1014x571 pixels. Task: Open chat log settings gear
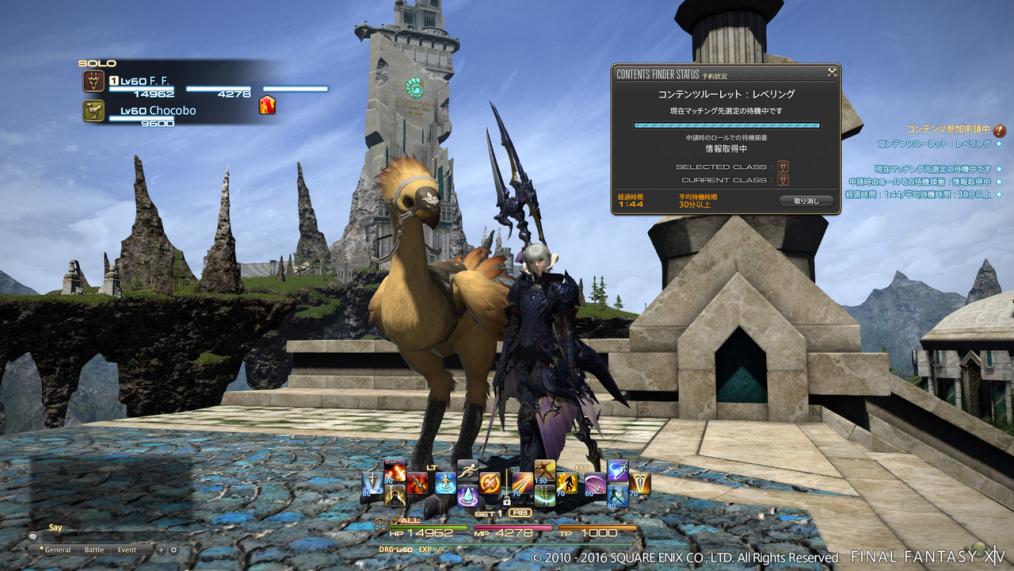click(x=173, y=550)
